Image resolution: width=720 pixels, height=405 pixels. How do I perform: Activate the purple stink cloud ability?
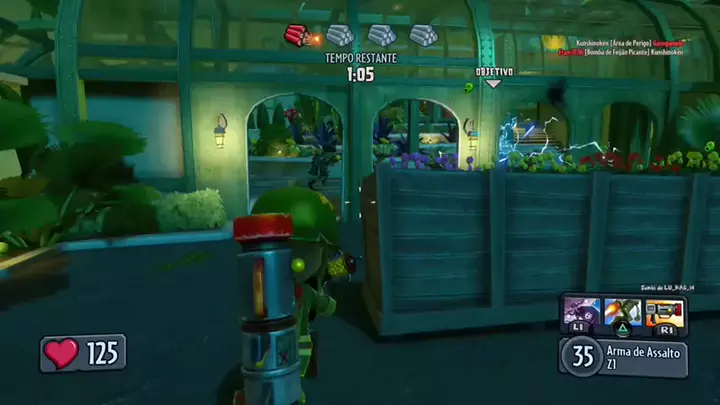(582, 311)
